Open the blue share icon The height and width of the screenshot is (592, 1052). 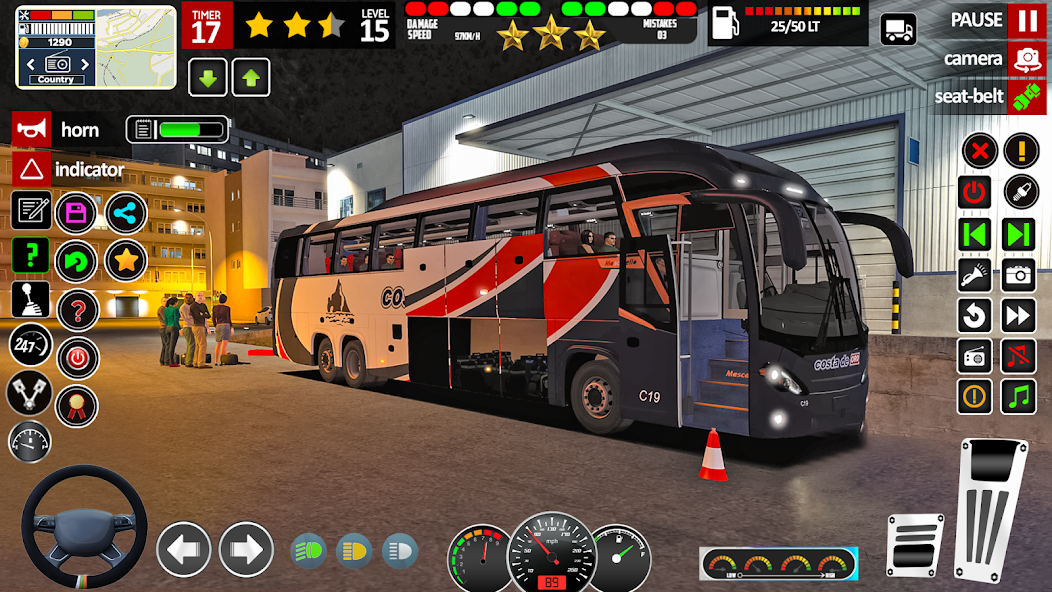click(126, 212)
